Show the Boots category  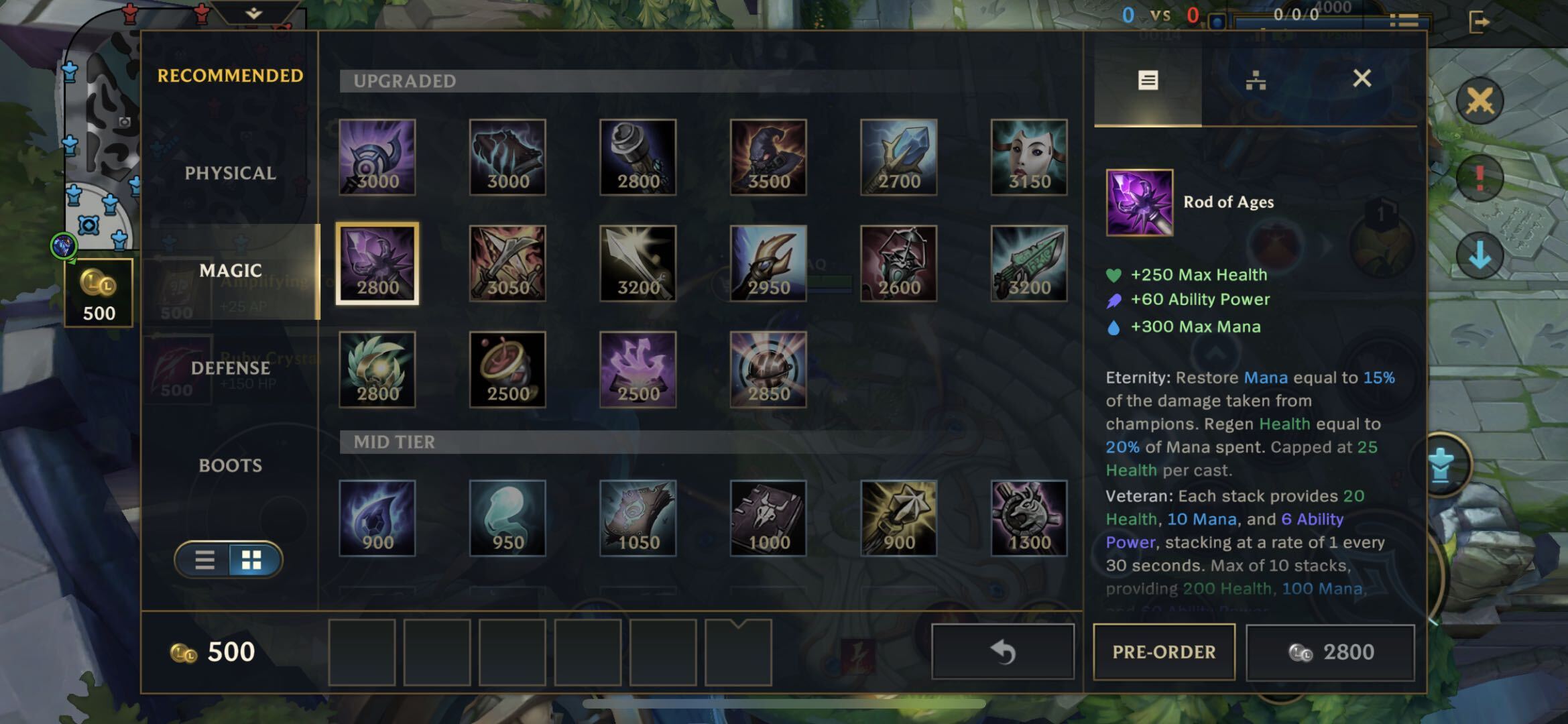230,465
